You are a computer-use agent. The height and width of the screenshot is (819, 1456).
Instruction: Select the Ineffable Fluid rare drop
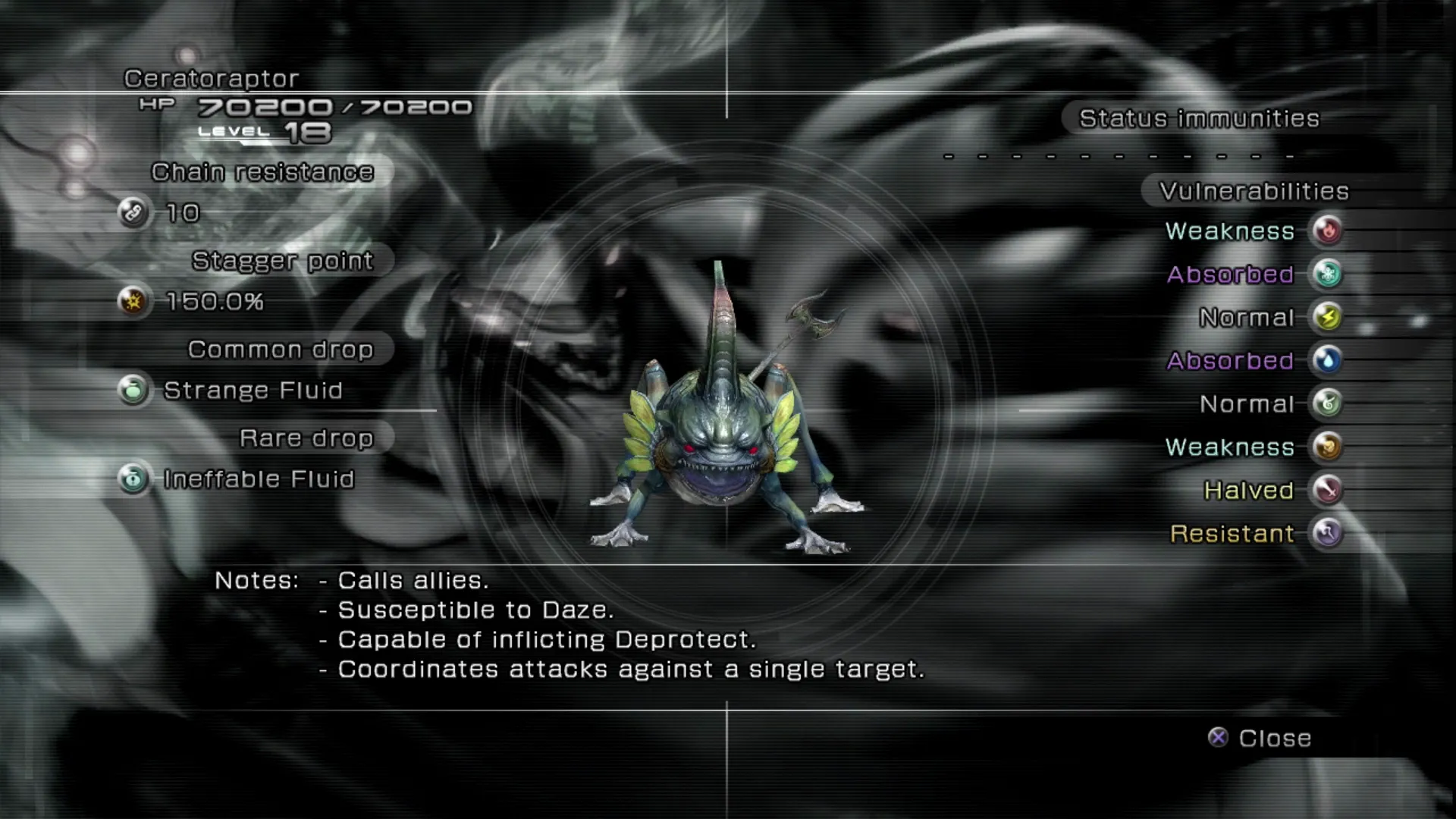pyautogui.click(x=259, y=479)
